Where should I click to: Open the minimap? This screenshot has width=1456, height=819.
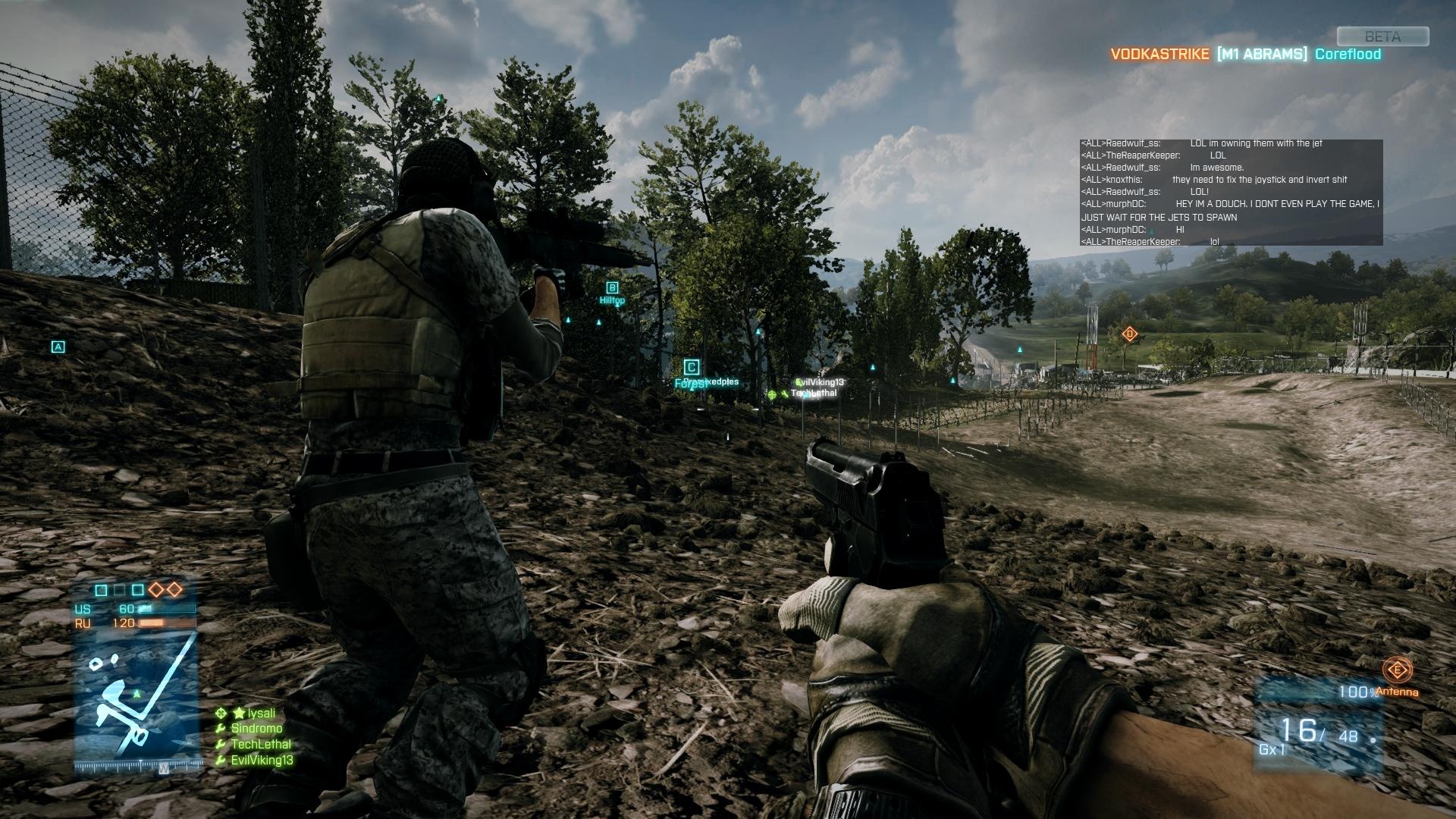[136, 699]
